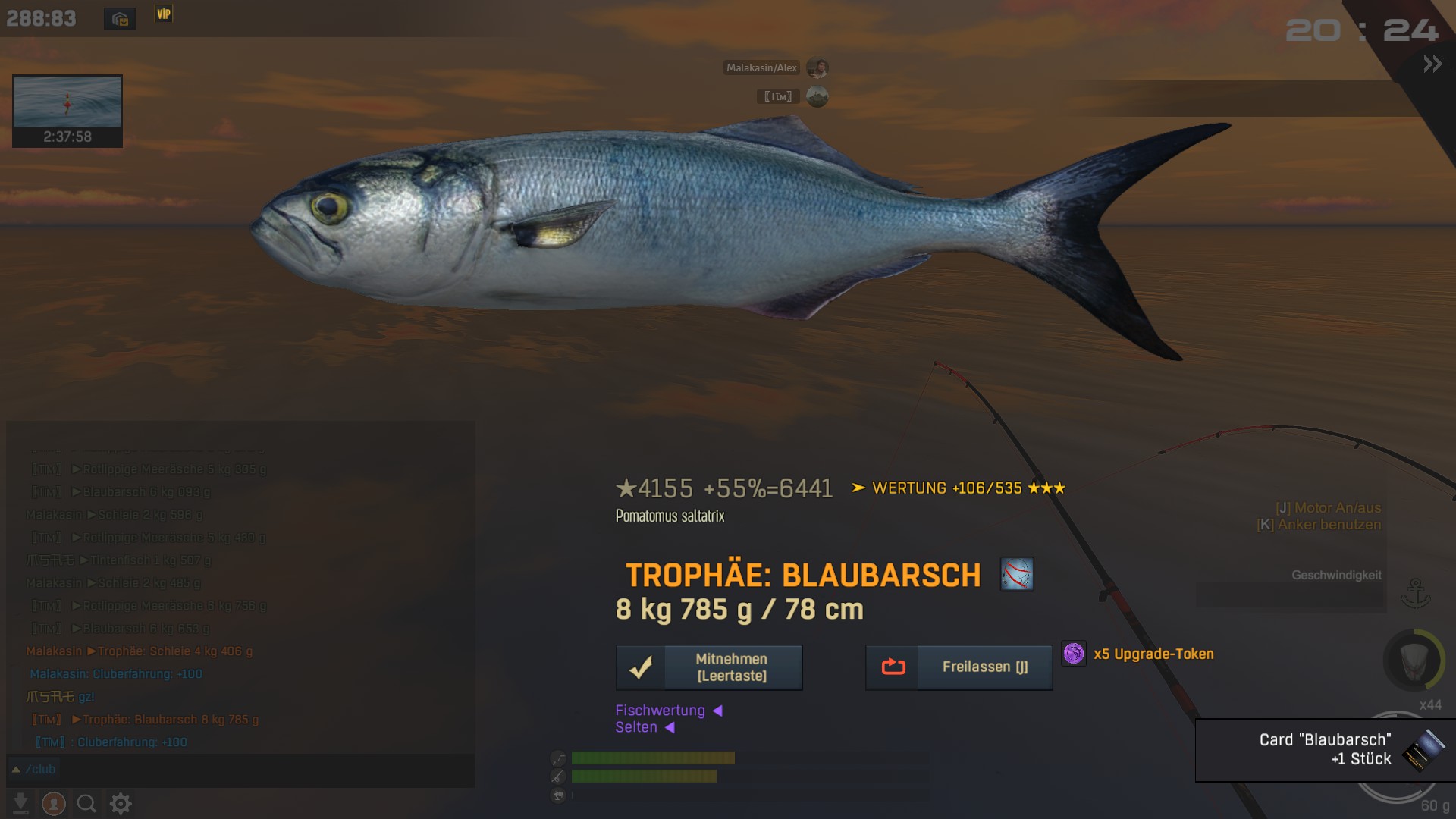Select the Selten rarity label
Image resolution: width=1456 pixels, height=819 pixels.
click(636, 727)
